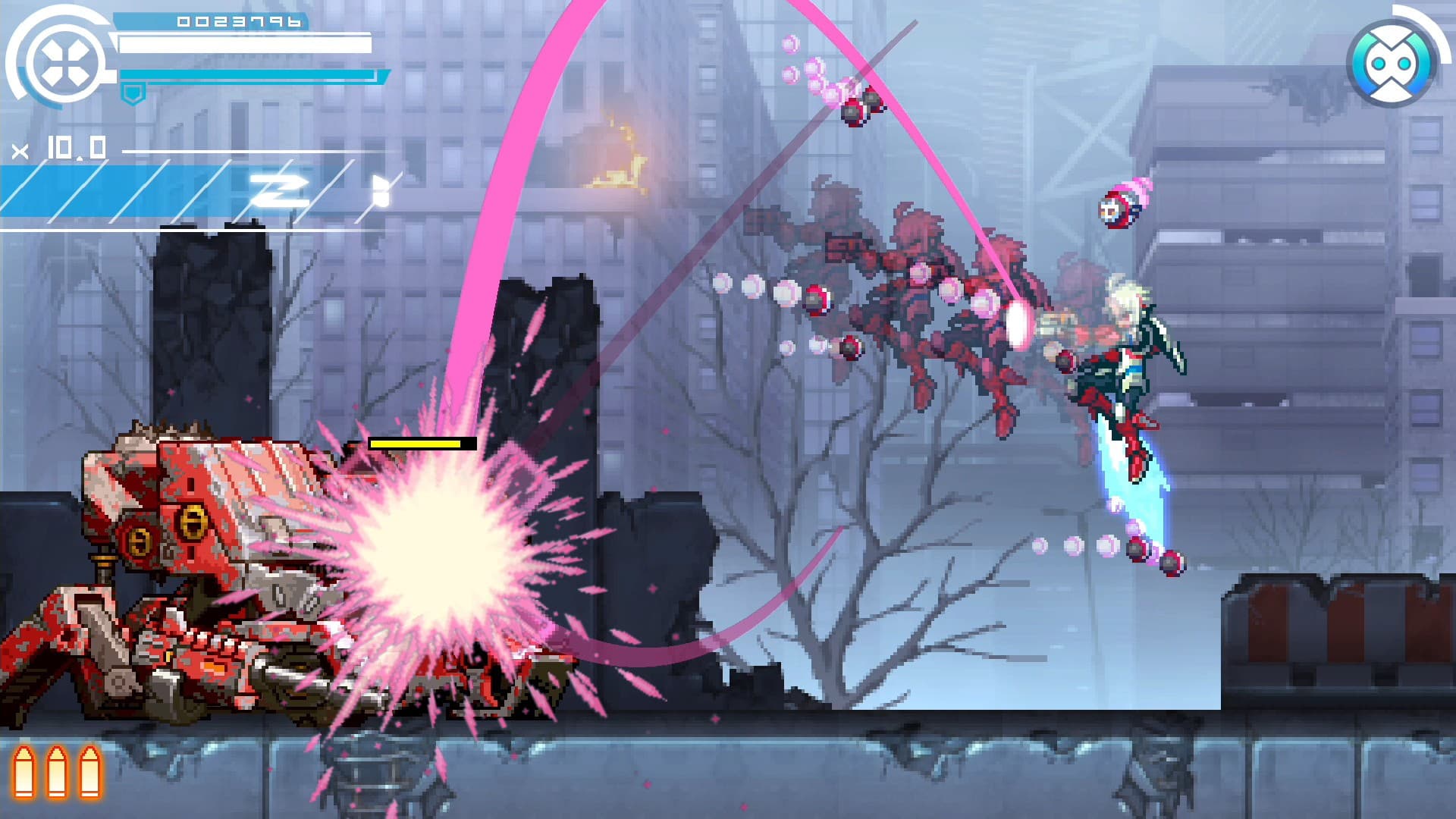Click the shield emblem below the health bar
This screenshot has height=819, width=1456.
pyautogui.click(x=133, y=93)
